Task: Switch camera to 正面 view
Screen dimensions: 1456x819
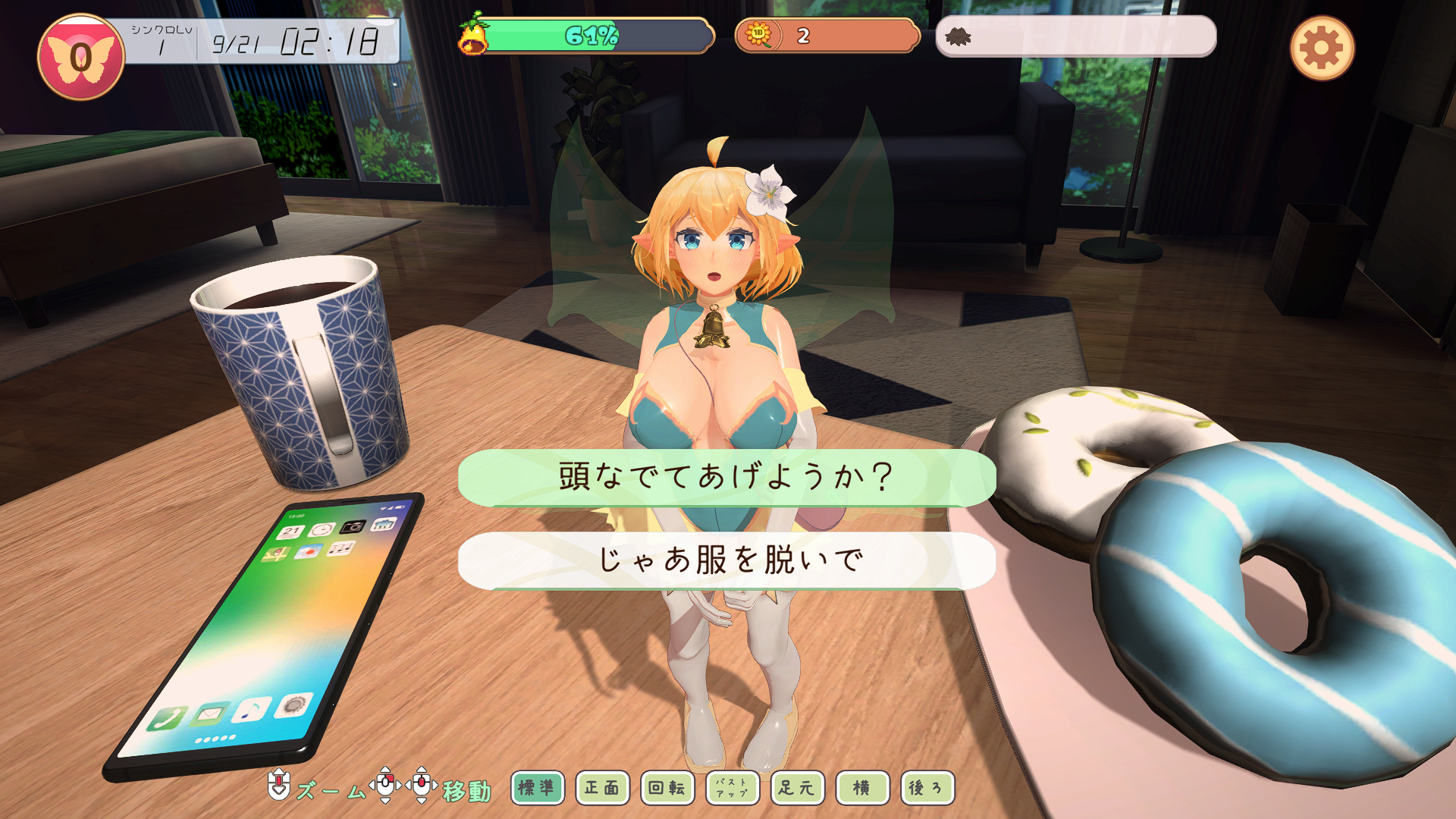Action: tap(602, 788)
